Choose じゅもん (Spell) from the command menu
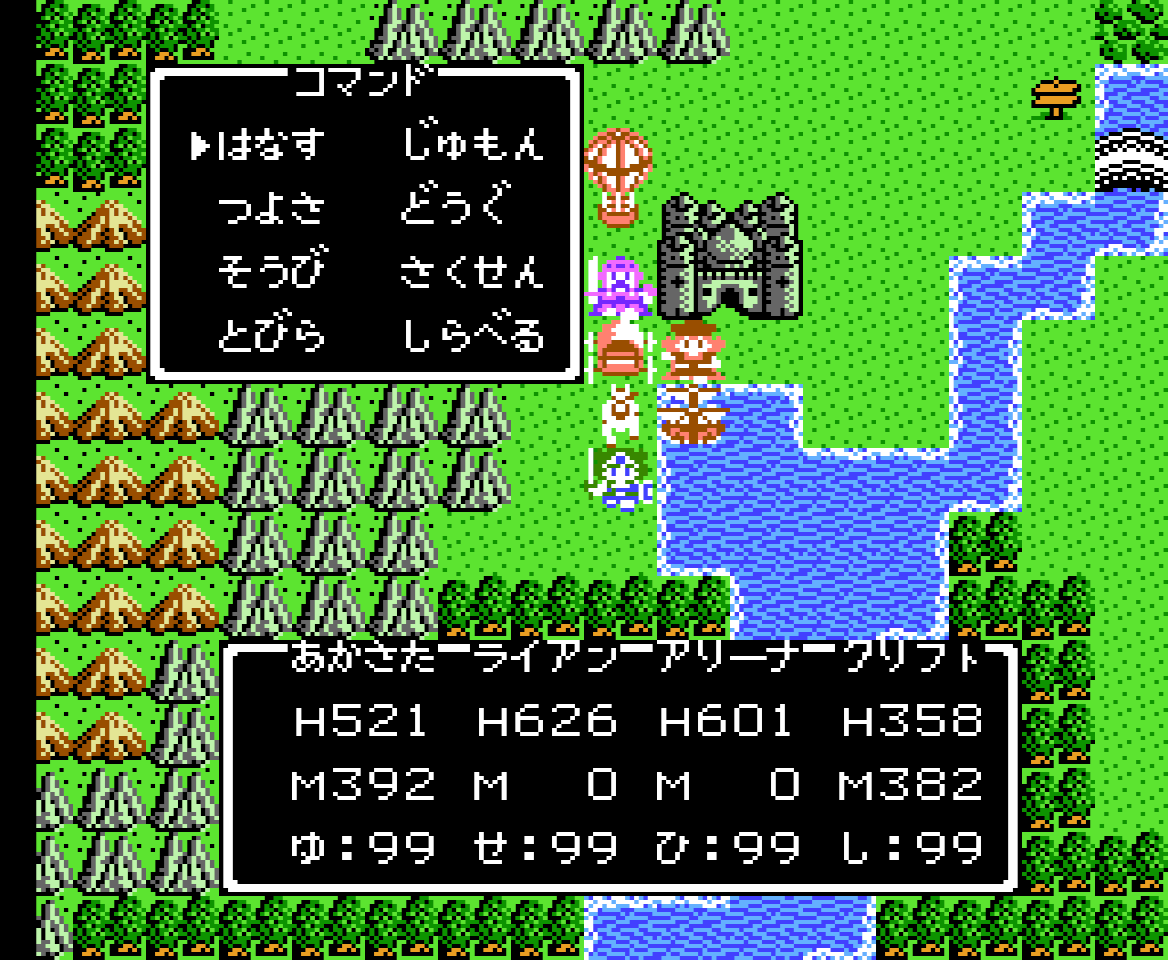 [473, 146]
